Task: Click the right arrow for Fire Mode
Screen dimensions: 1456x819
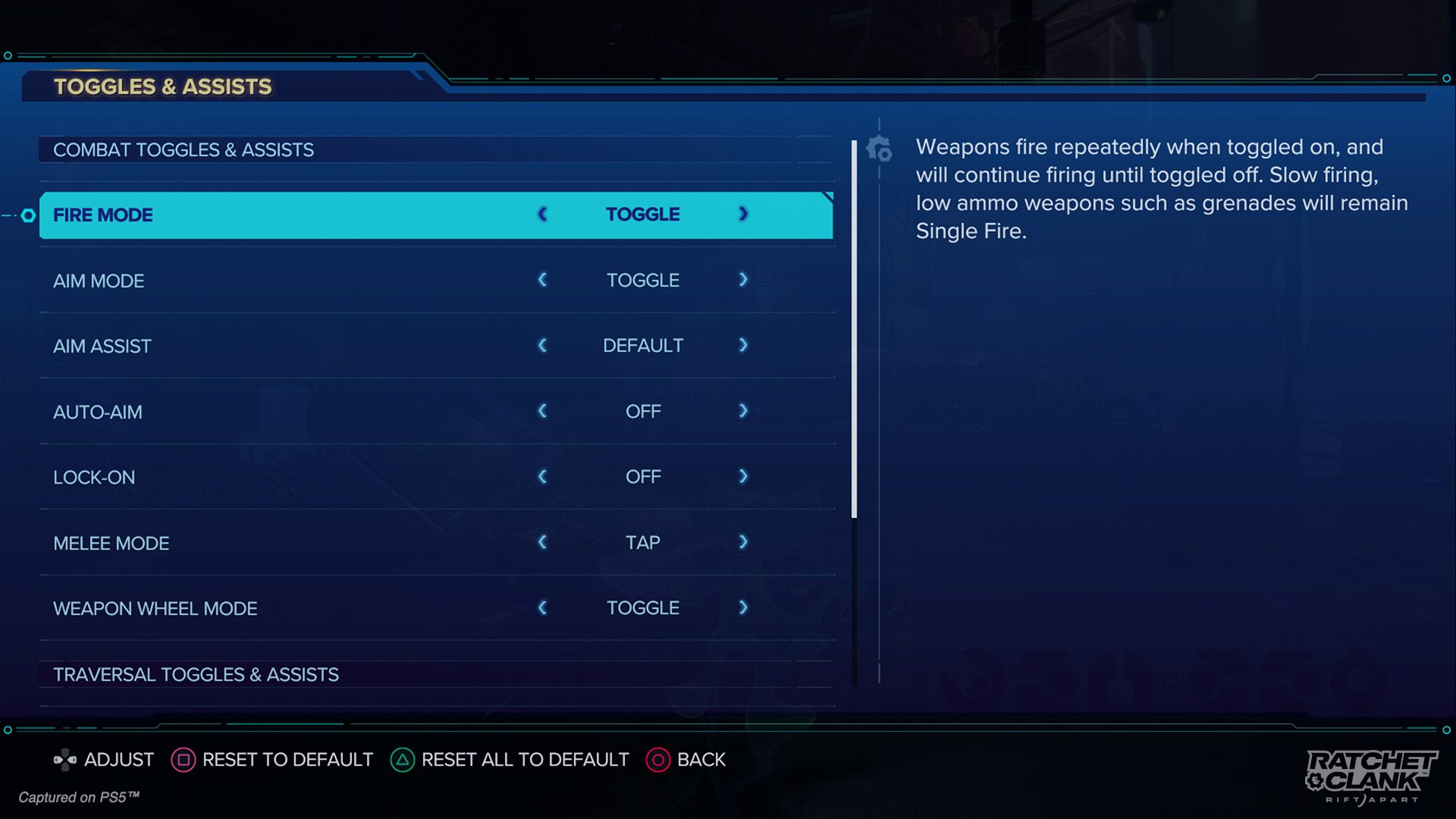Action: click(x=743, y=215)
